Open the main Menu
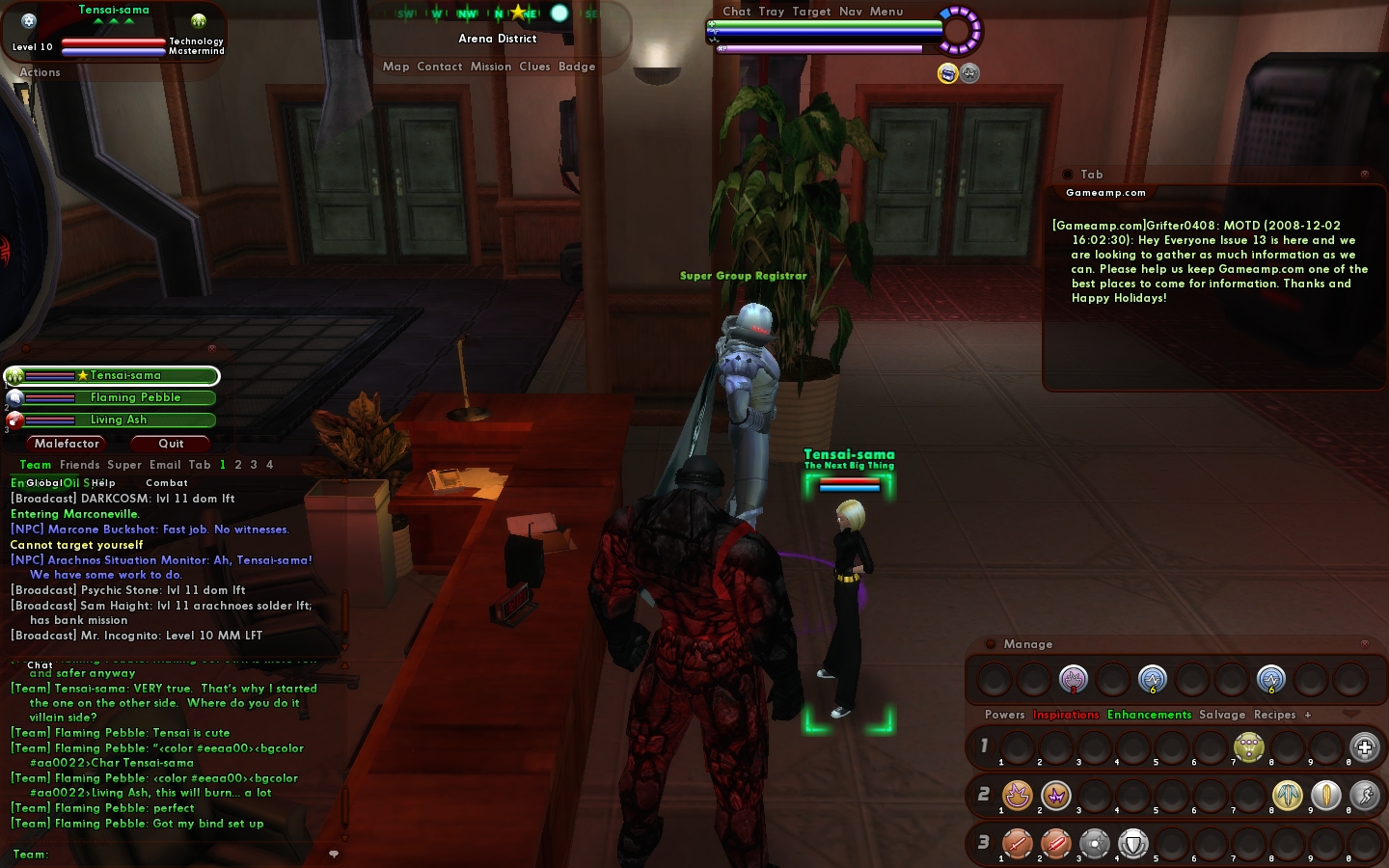The height and width of the screenshot is (868, 1389). [886, 12]
